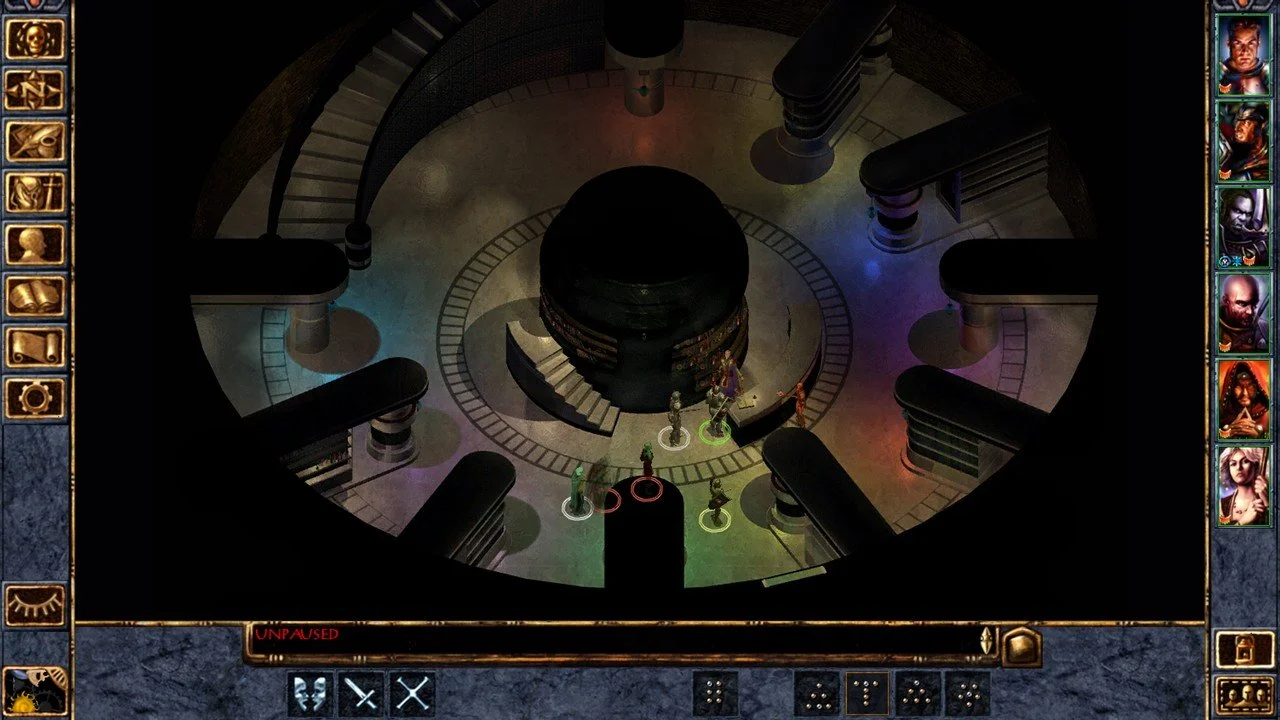This screenshot has width=1280, height=720.
Task: Rest the party with the closed-eye button
Action: pos(35,605)
